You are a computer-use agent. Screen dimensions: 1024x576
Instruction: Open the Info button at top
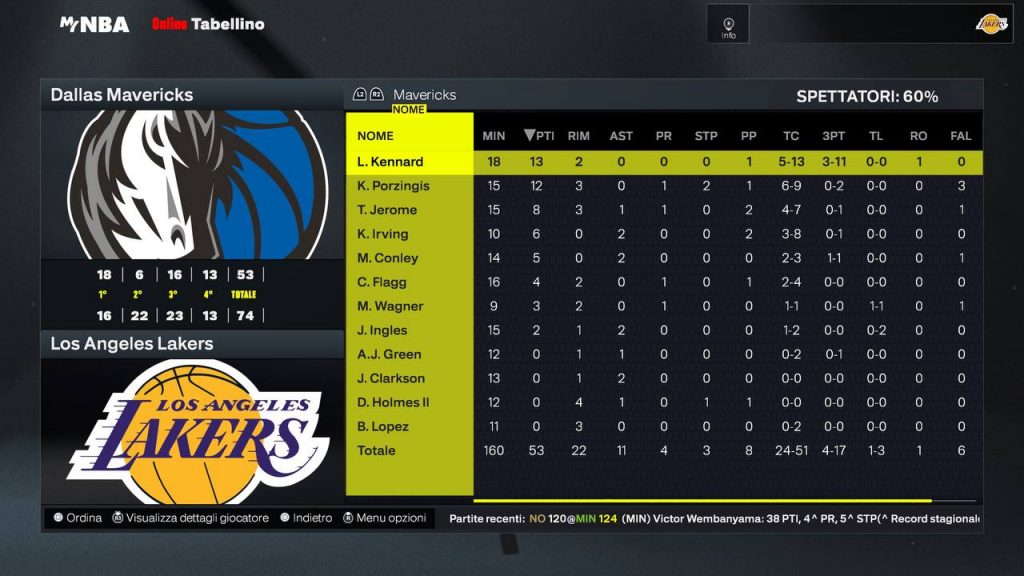point(728,26)
